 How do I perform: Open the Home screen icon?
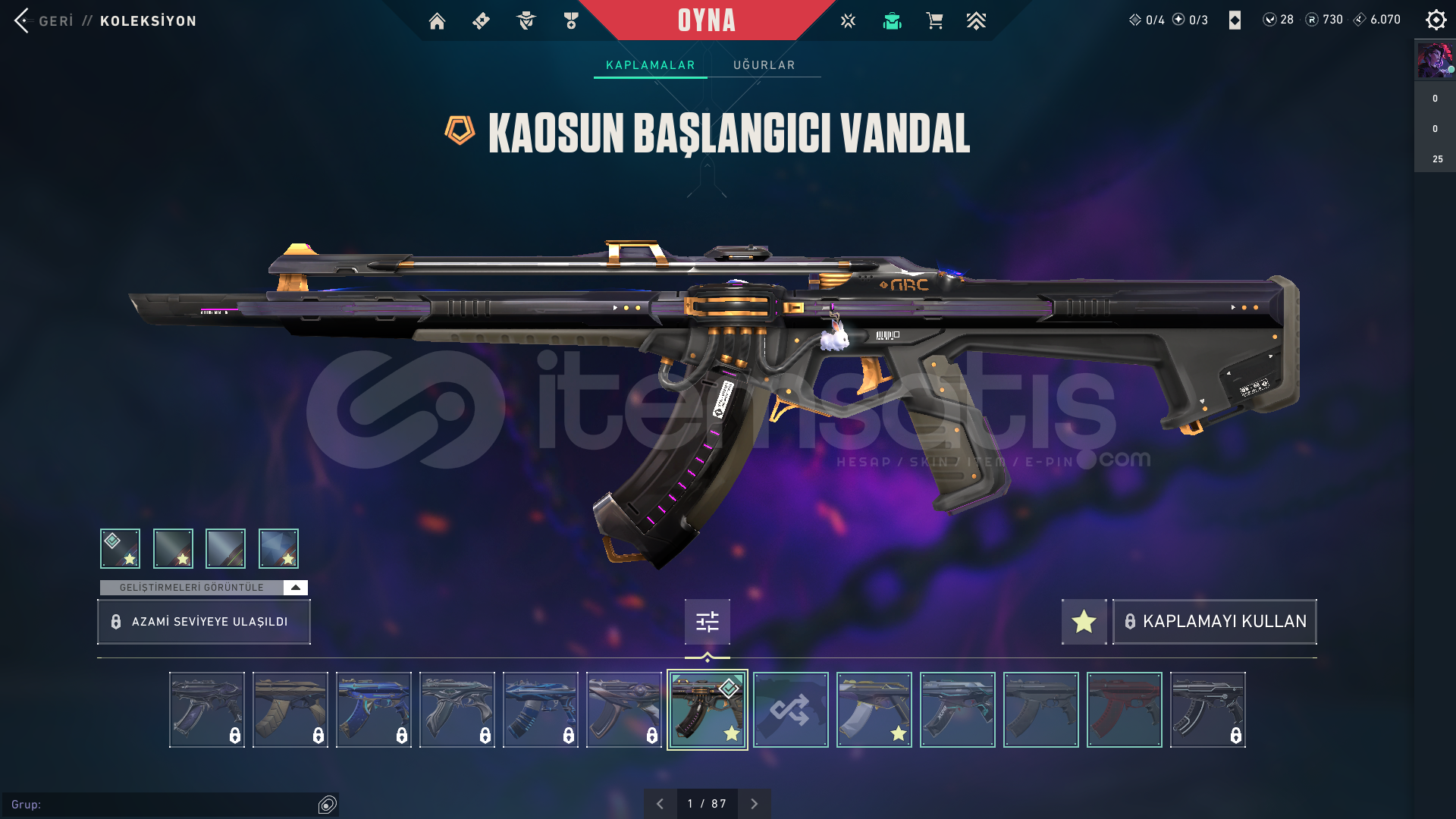click(x=437, y=20)
